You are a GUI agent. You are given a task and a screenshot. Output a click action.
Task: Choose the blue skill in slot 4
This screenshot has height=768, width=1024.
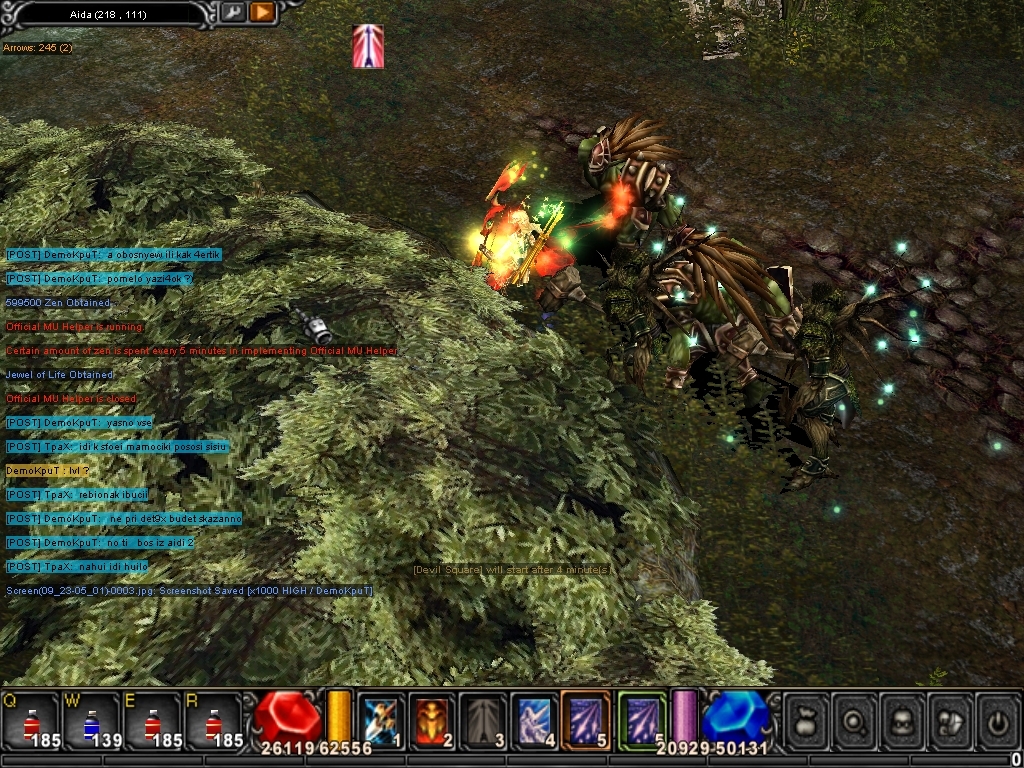534,718
